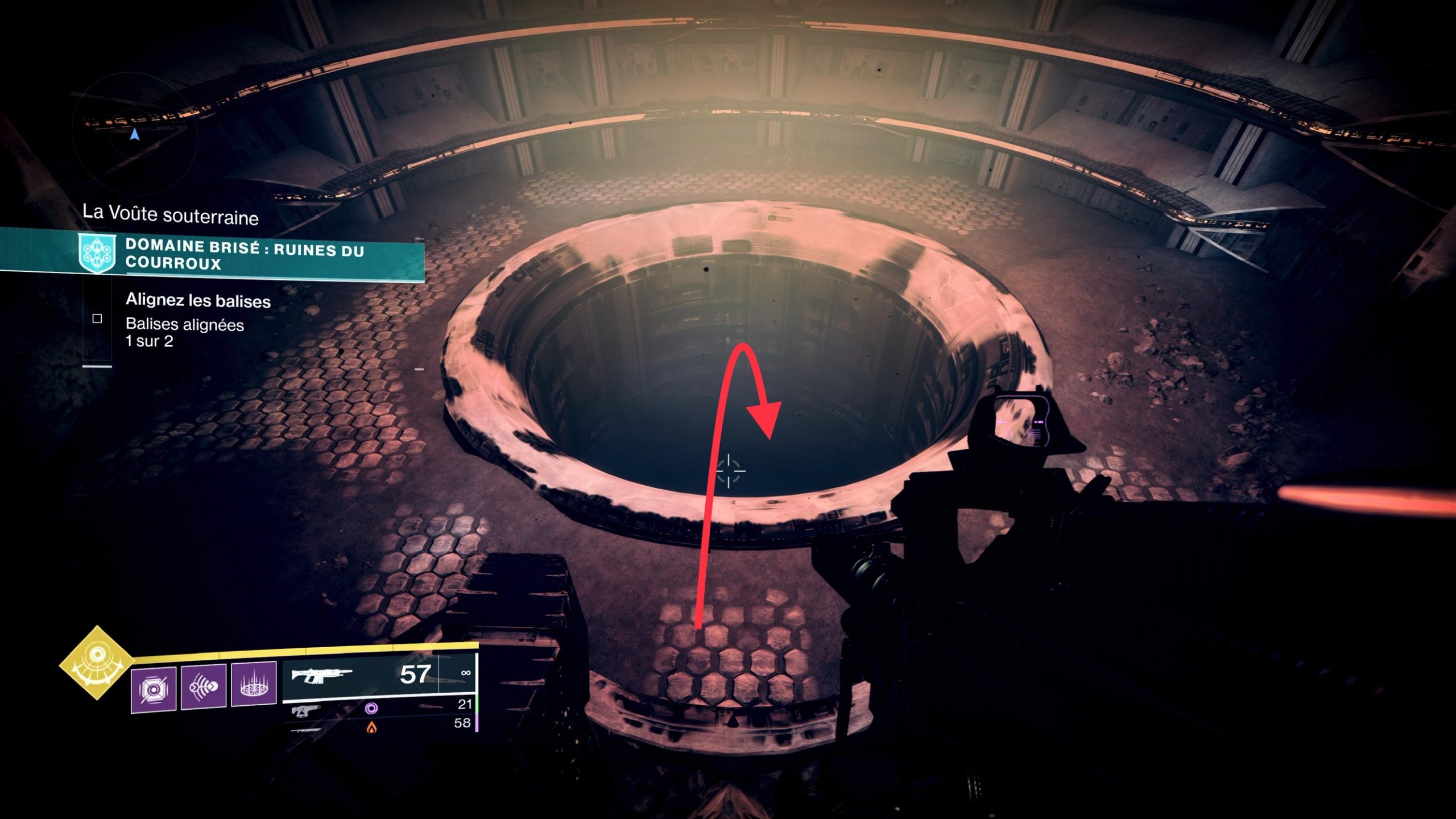Trigger the purple melee ability icon
The image size is (1456, 819).
(204, 686)
